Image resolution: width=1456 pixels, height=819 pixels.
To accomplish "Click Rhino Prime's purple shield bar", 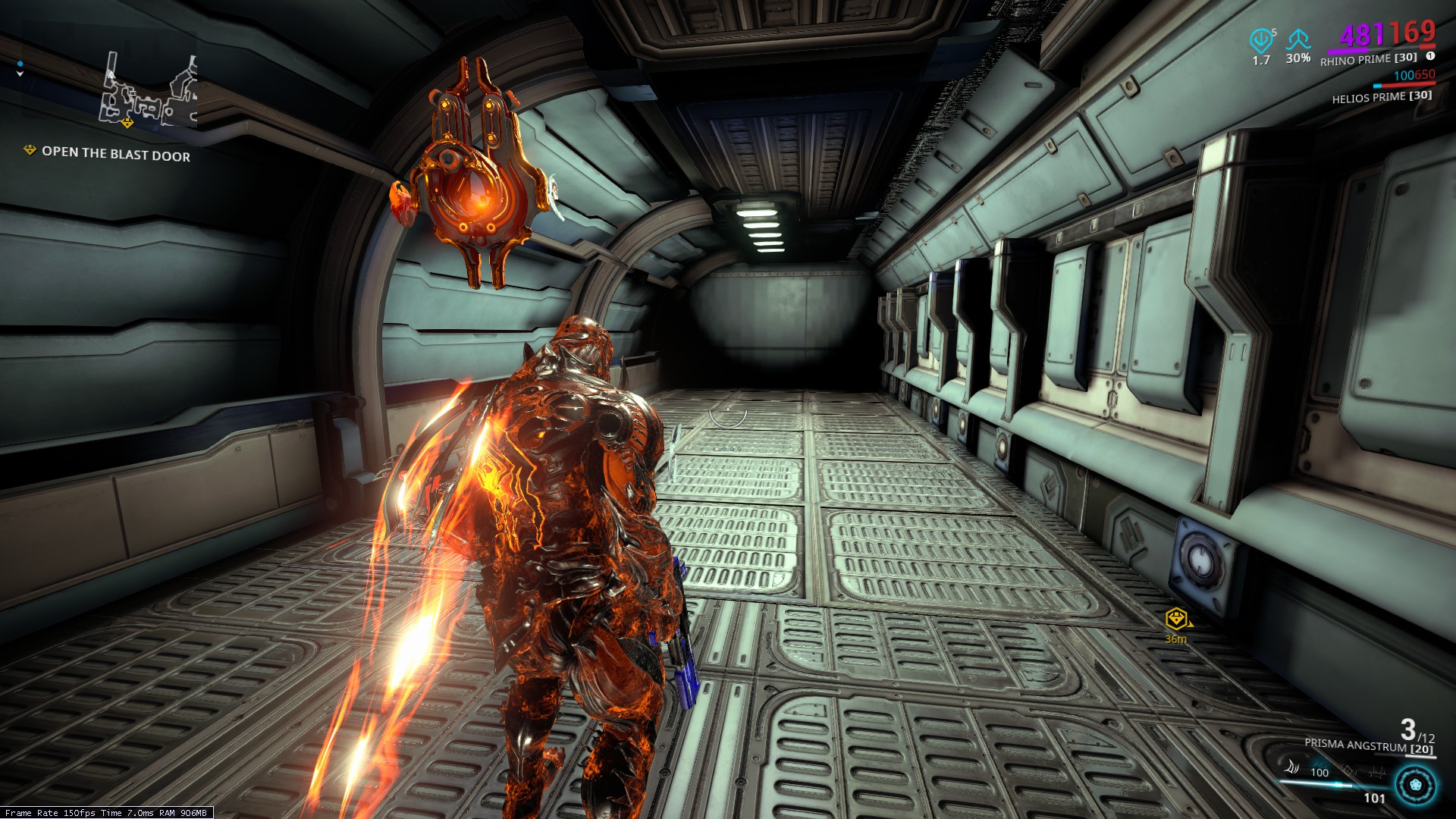I will [x=1348, y=52].
